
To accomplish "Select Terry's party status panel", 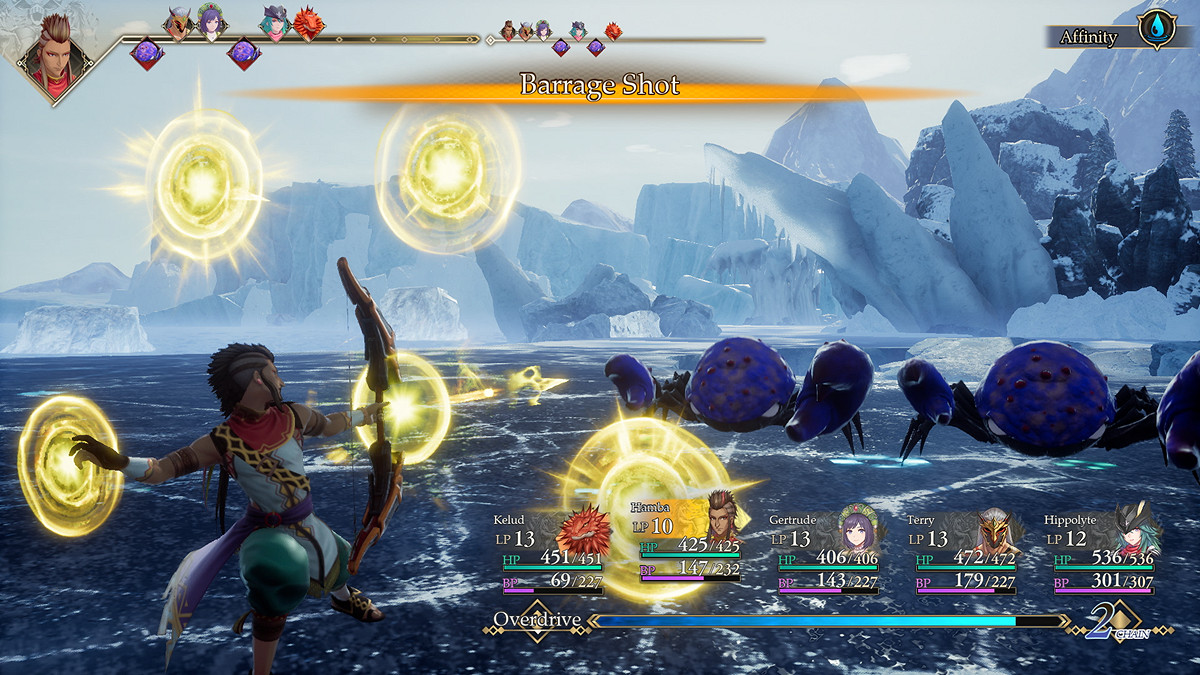I will (961, 553).
